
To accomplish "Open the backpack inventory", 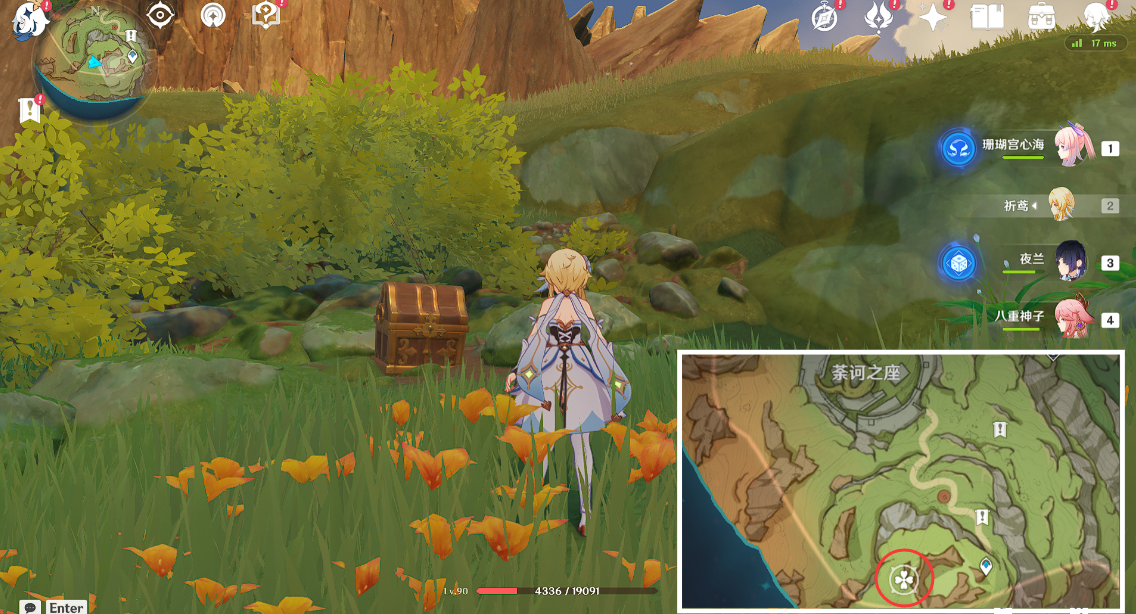I will [1042, 17].
